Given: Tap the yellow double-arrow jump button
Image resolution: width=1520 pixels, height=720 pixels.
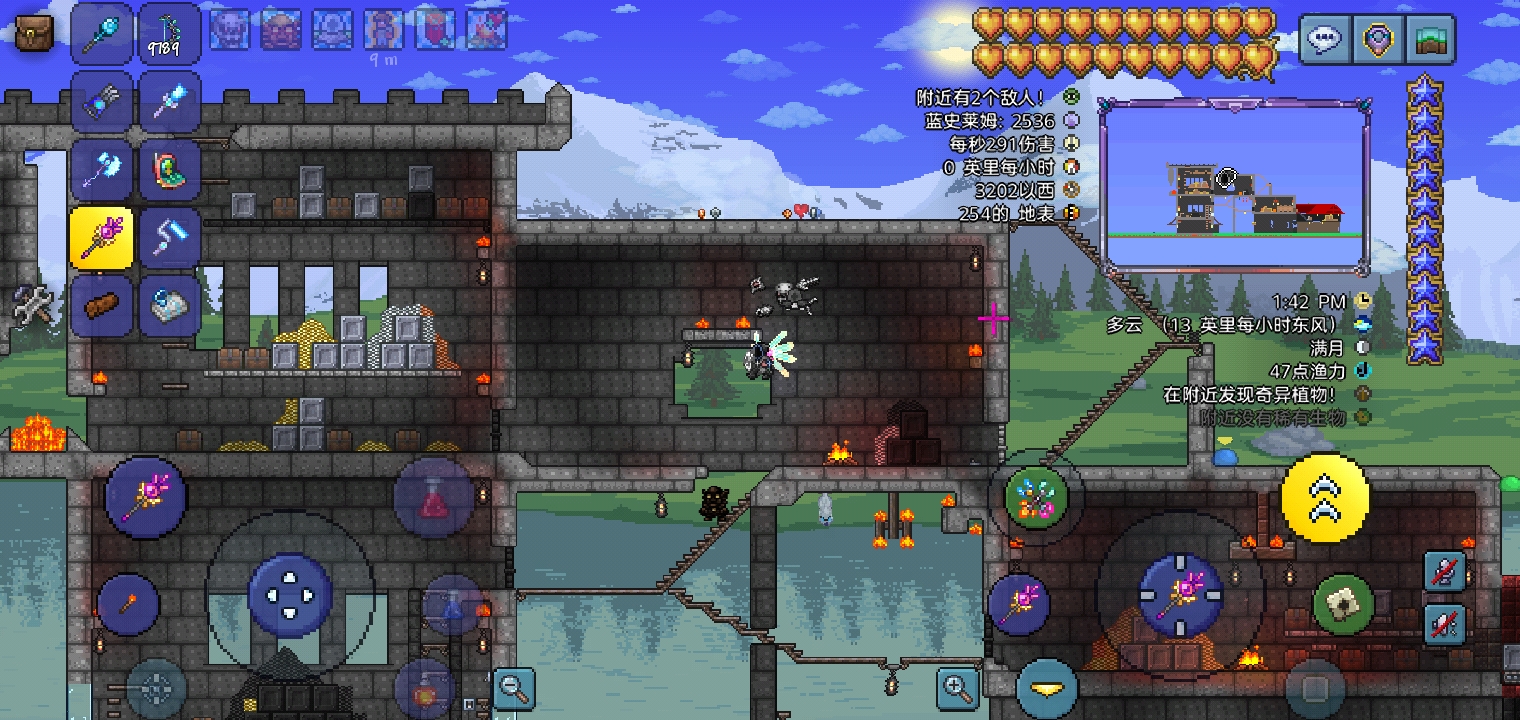Looking at the screenshot, I should 1325,498.
